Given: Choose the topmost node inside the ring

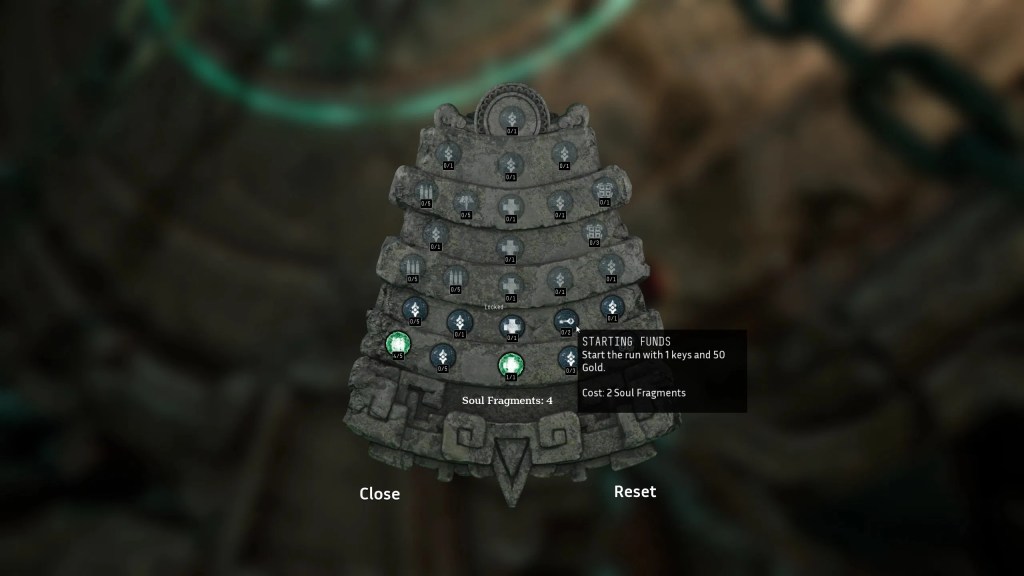Looking at the screenshot, I should [511, 116].
